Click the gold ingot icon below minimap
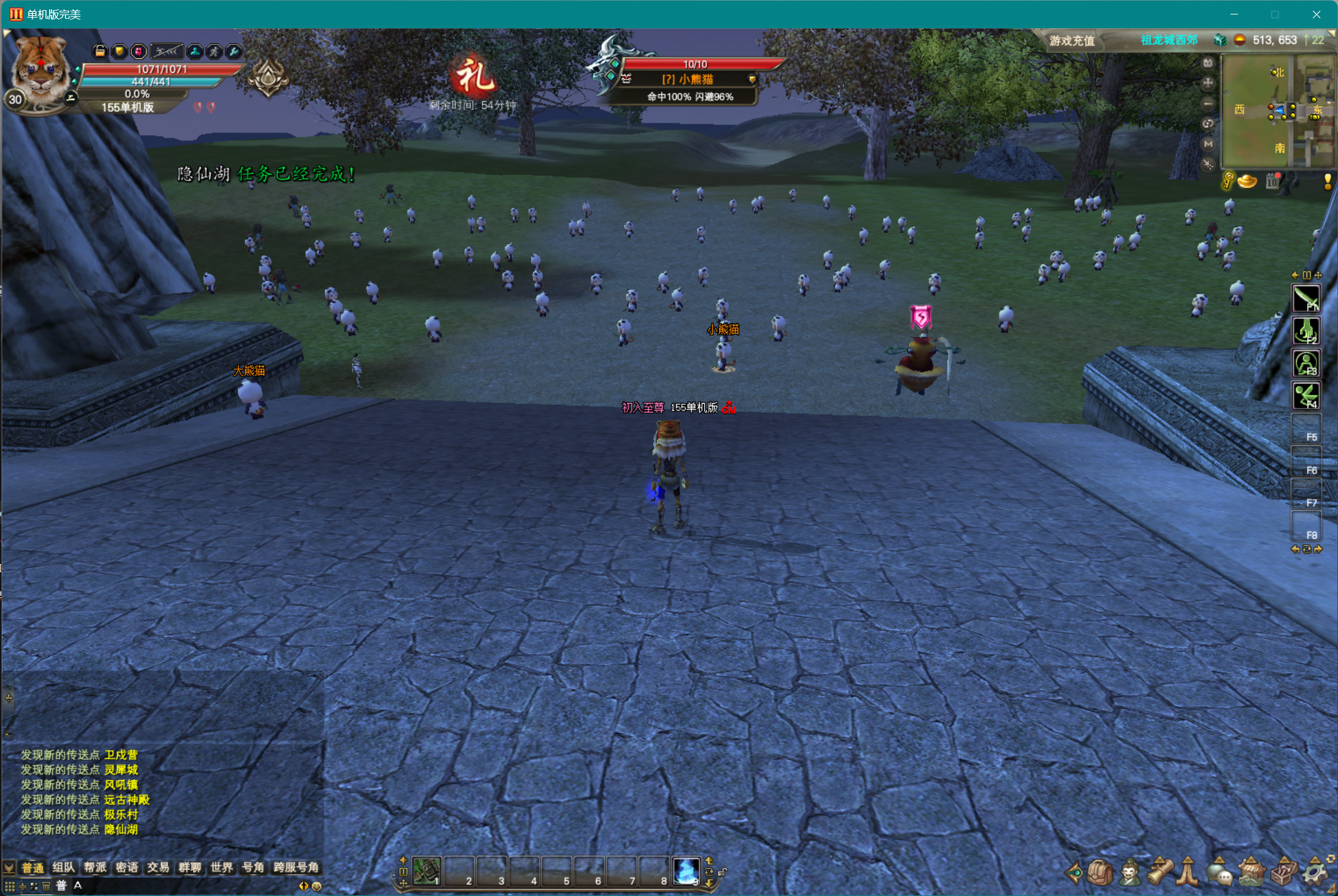 (x=1247, y=182)
